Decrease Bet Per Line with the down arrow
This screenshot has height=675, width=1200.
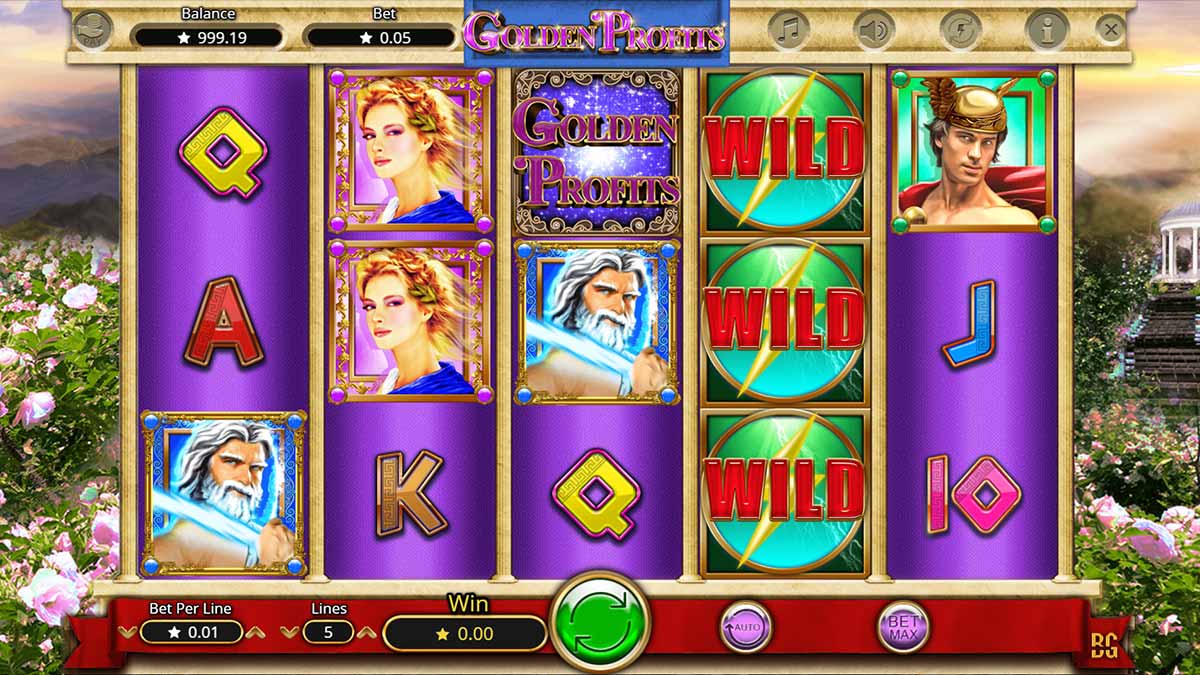click(x=127, y=632)
